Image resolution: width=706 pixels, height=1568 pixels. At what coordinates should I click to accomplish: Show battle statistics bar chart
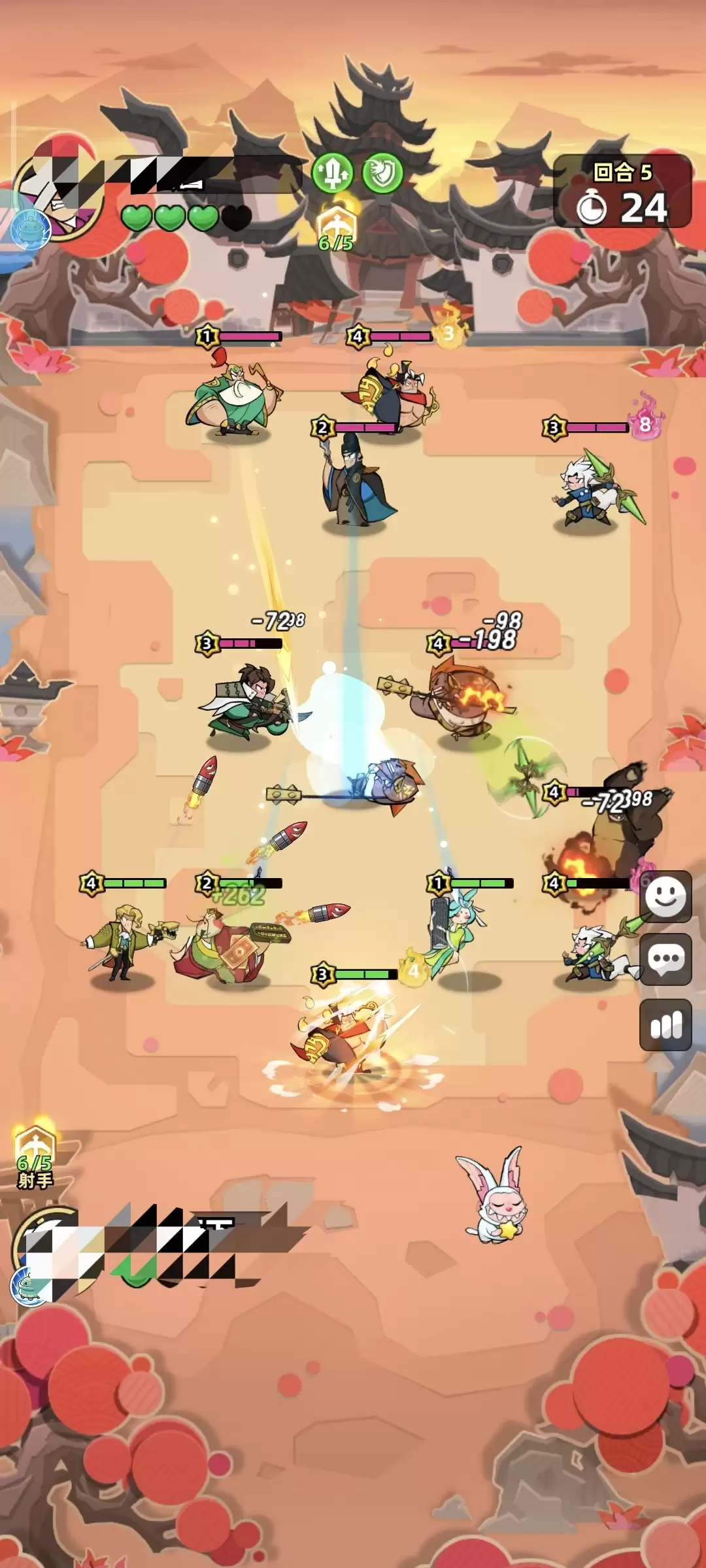point(665,1024)
